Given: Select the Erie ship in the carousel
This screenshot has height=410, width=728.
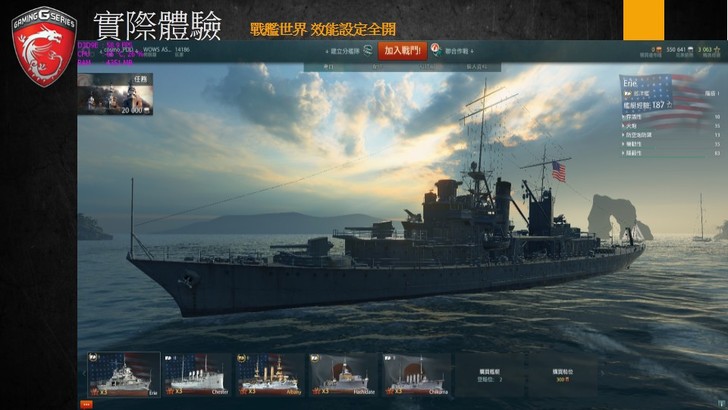Looking at the screenshot, I should 117,373.
